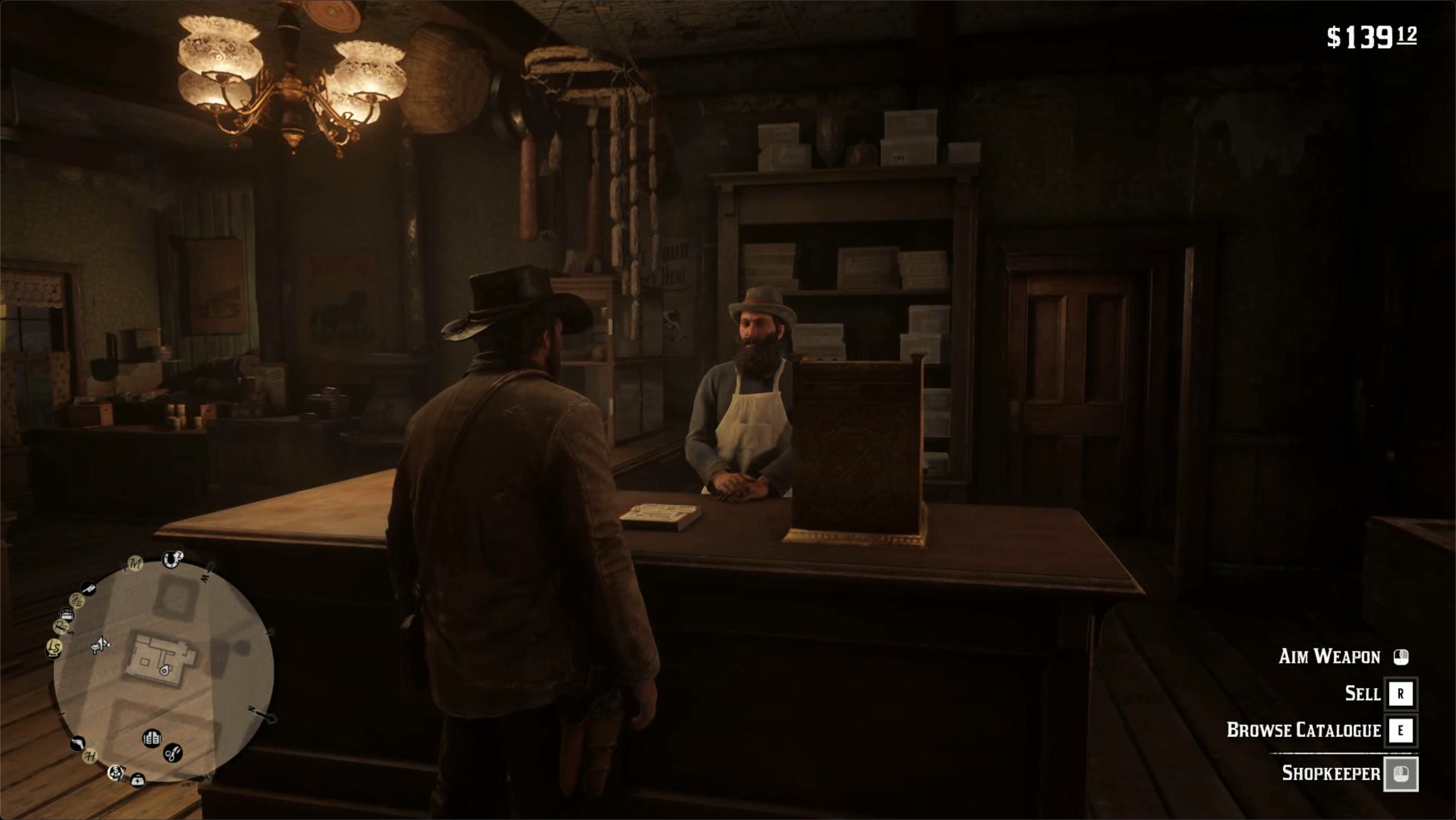Choose the yellow RS mission marker
Viewport: 1456px width, 820px height.
[x=60, y=626]
